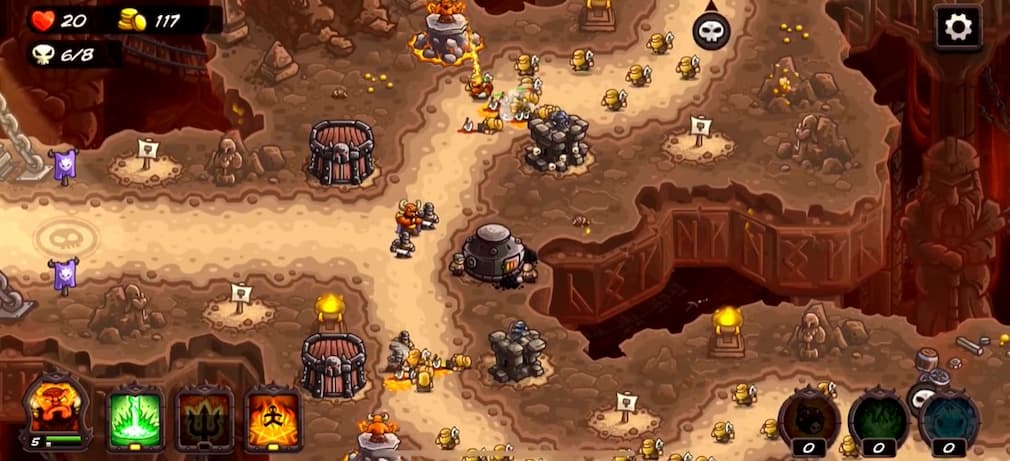Select the fiery demon hero portrait

pyautogui.click(x=56, y=410)
